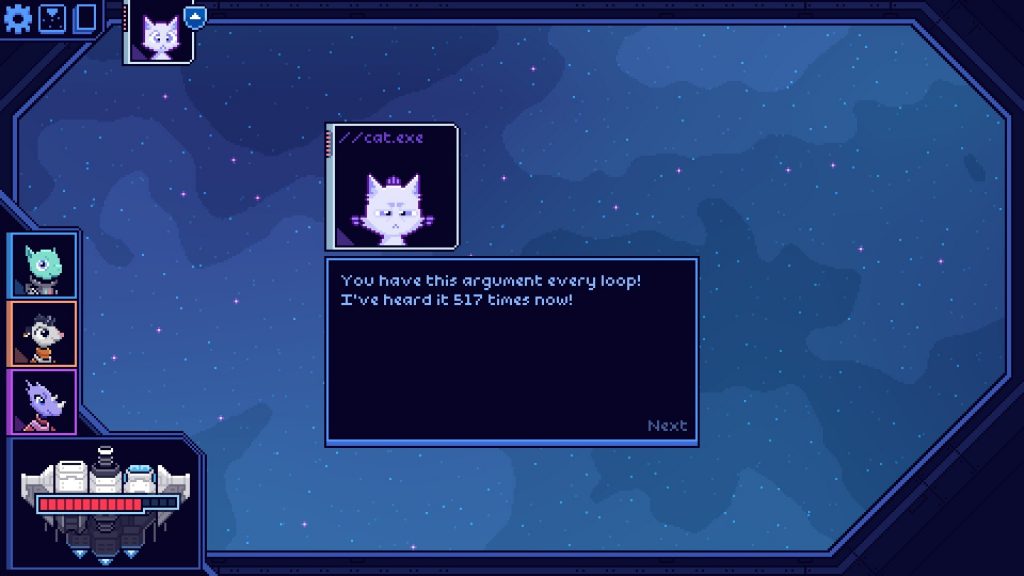The image size is (1024, 576).
Task: Select the teal alien crew portrait
Action: pos(43,265)
